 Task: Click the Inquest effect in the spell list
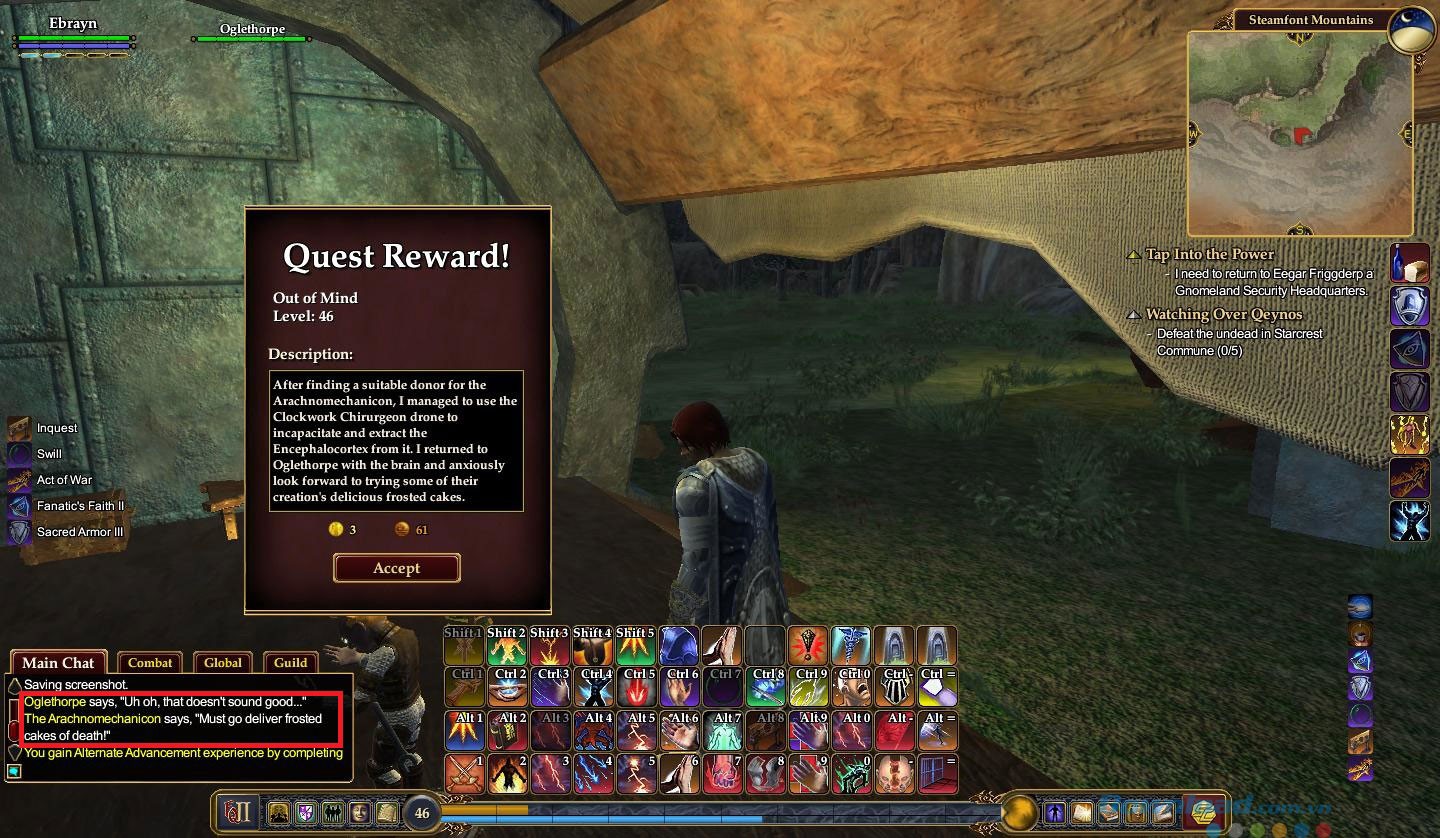[57, 428]
